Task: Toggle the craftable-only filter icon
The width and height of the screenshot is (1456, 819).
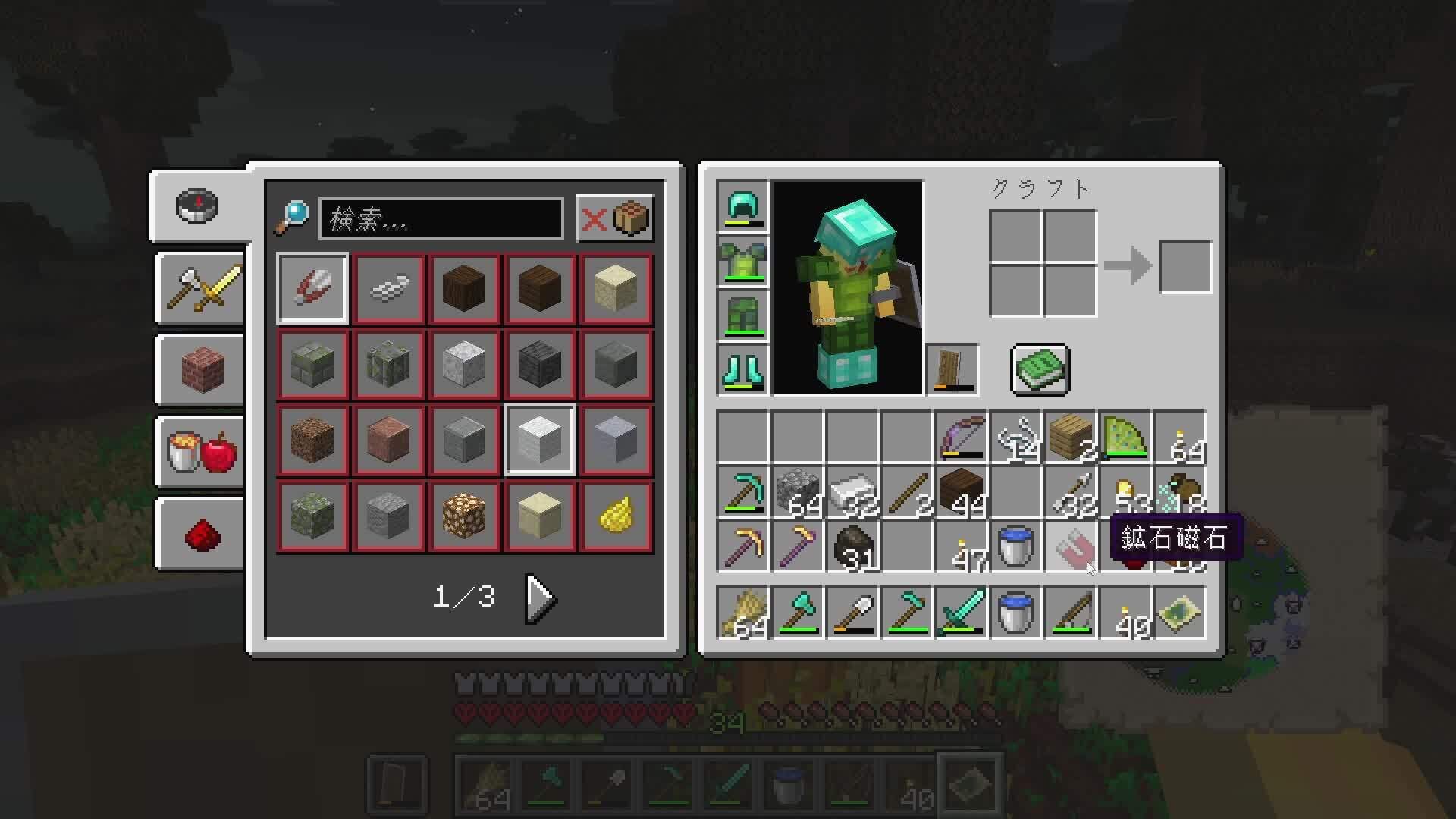Action: tap(631, 219)
